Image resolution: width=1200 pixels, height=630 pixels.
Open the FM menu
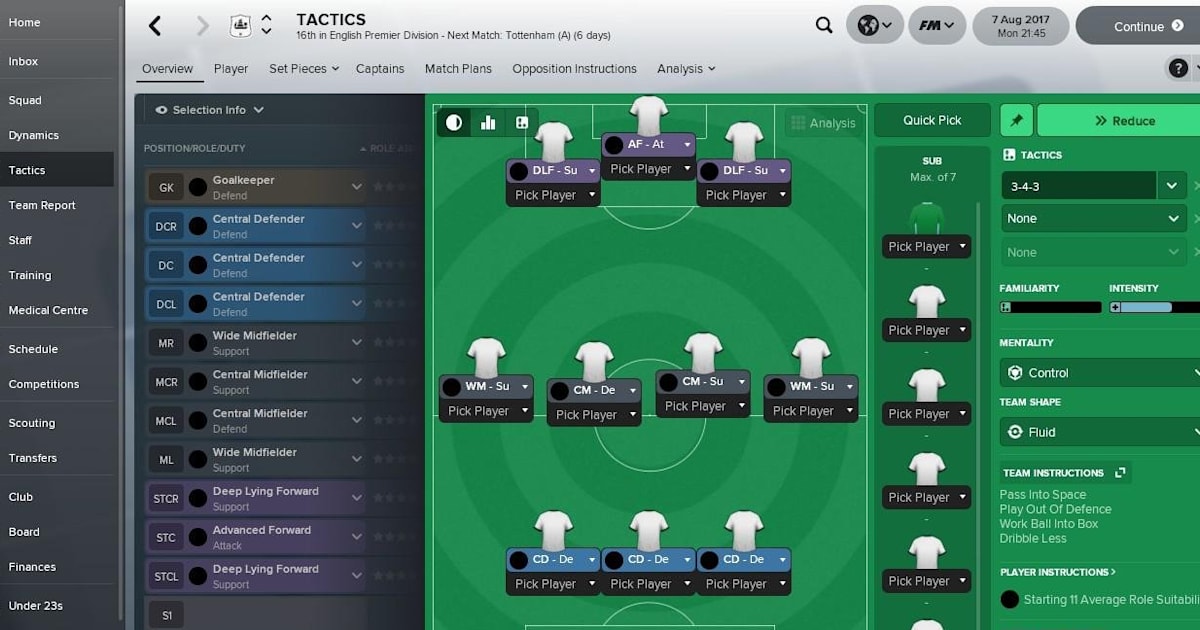936,26
